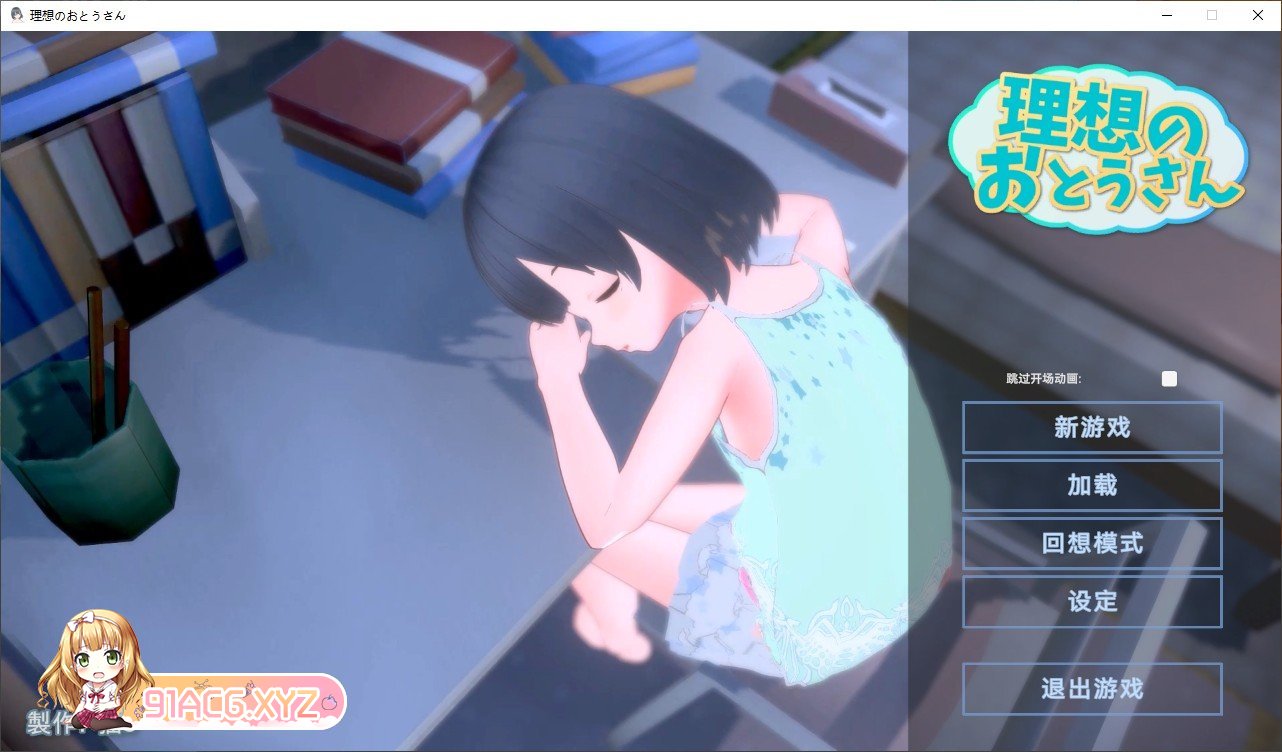The height and width of the screenshot is (752, 1282).
Task: Close the game window
Action: point(1257,15)
